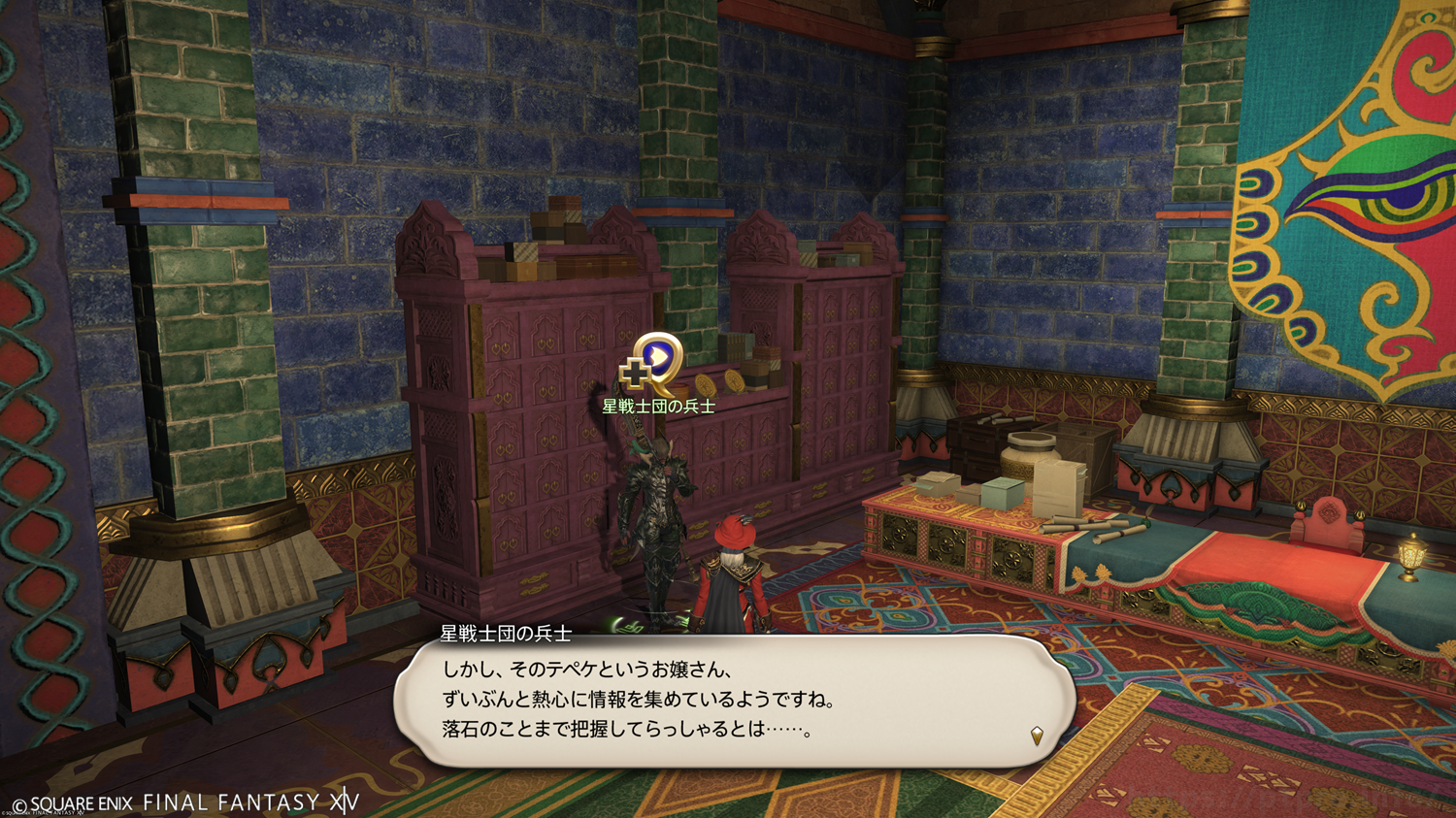Advance dialogue via the diamond continue arrow
Viewport: 1456px width, 818px height.
(1037, 736)
